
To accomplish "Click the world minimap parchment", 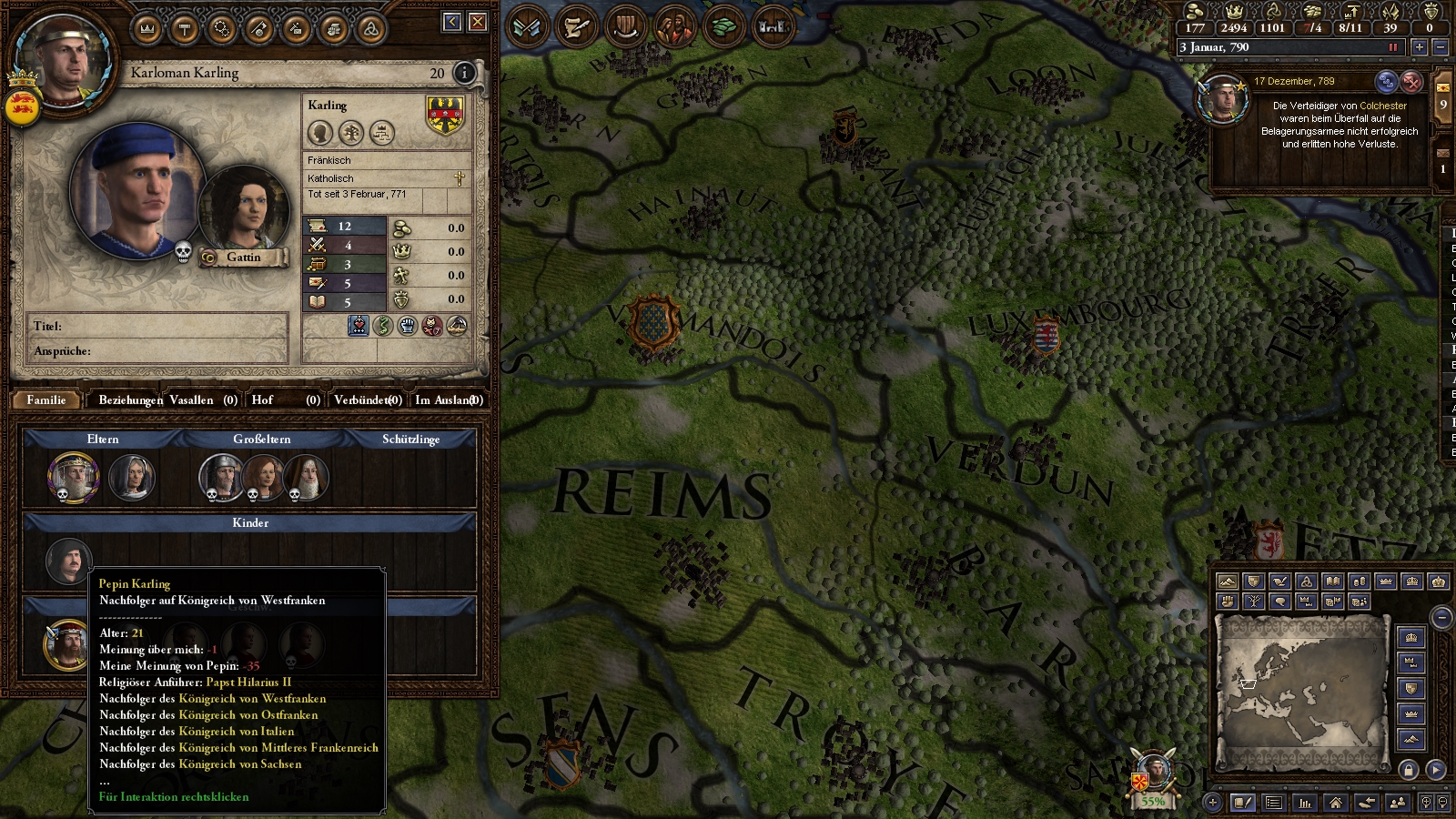I will pyautogui.click(x=1301, y=682).
